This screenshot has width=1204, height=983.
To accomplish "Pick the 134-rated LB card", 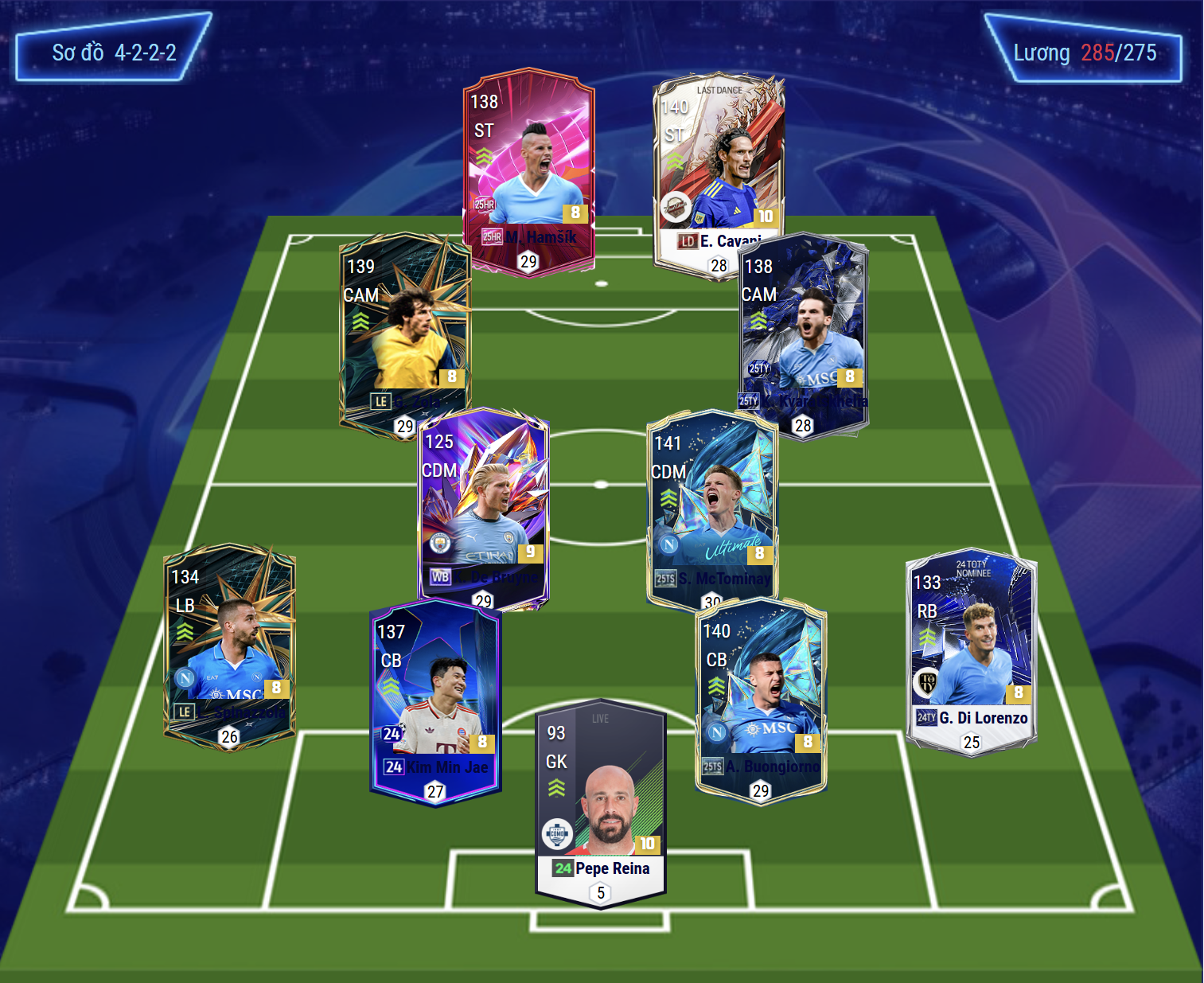I will [229, 645].
